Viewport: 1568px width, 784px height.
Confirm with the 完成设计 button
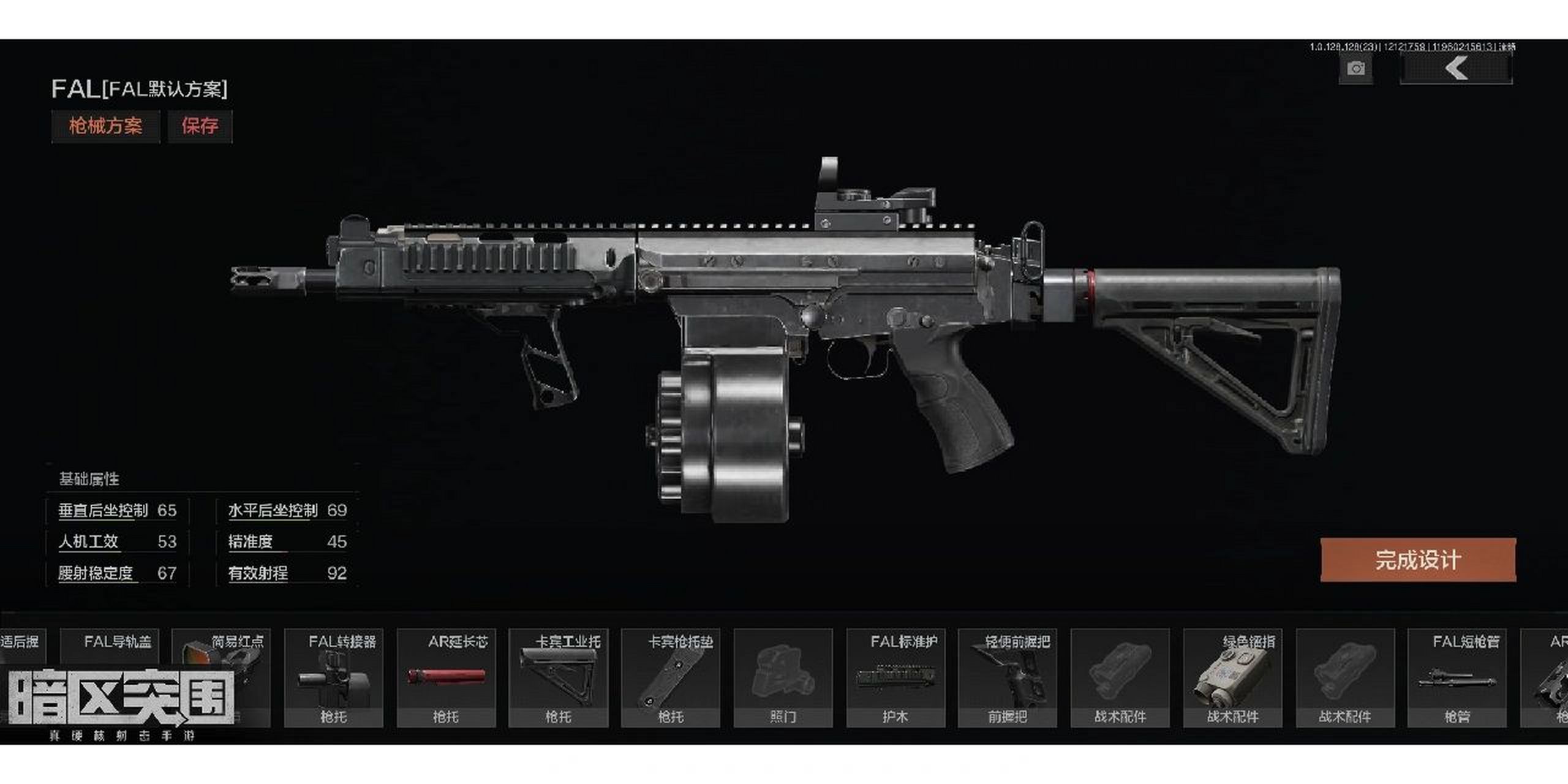pos(1418,560)
